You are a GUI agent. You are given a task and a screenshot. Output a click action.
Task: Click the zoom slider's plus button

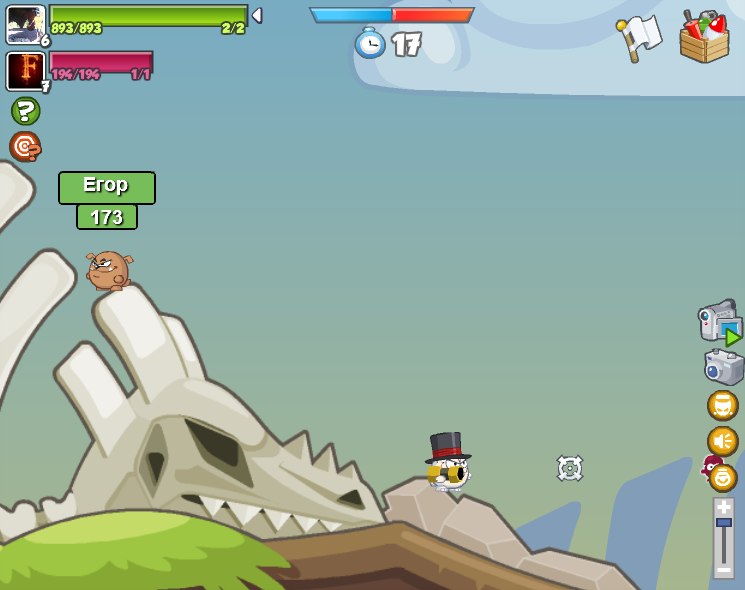pos(723,506)
